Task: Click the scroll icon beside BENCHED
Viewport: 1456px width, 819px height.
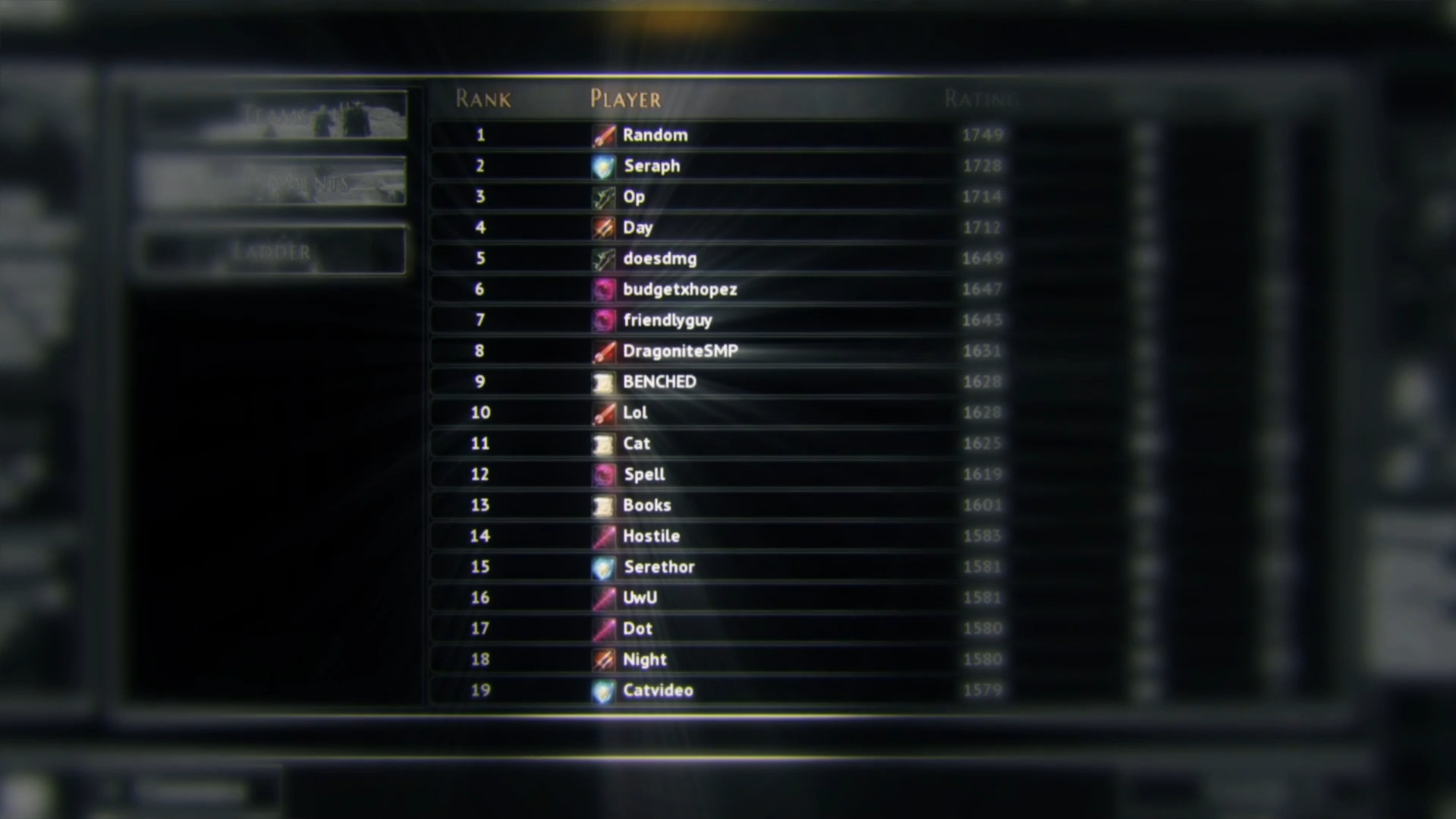Action: click(x=602, y=382)
